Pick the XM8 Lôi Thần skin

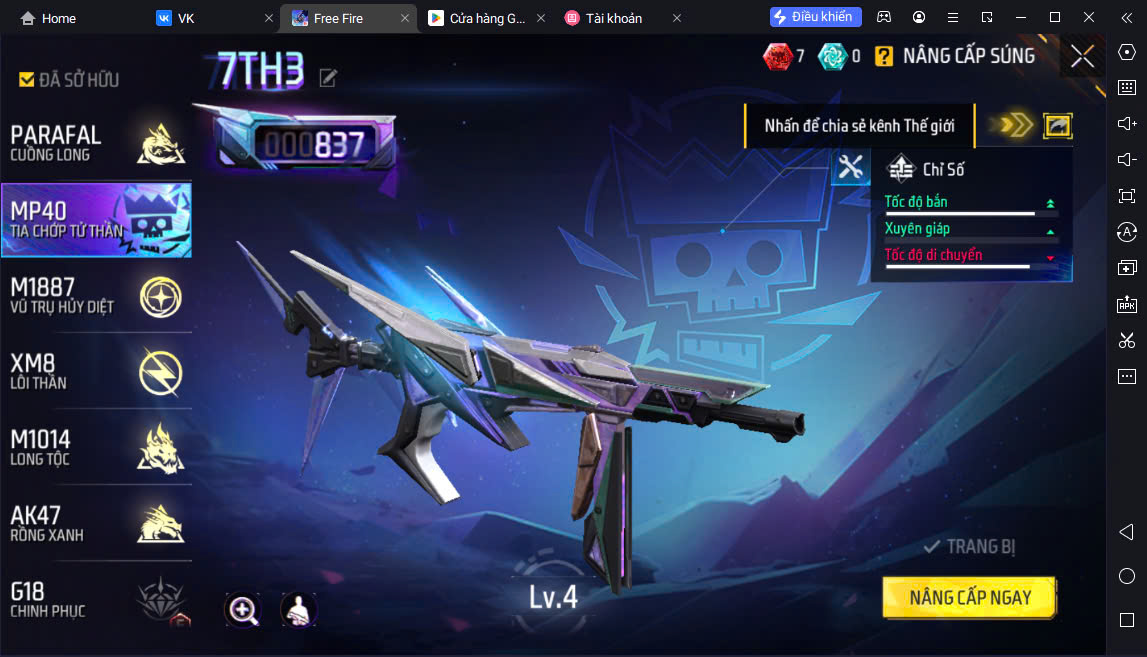click(x=96, y=371)
